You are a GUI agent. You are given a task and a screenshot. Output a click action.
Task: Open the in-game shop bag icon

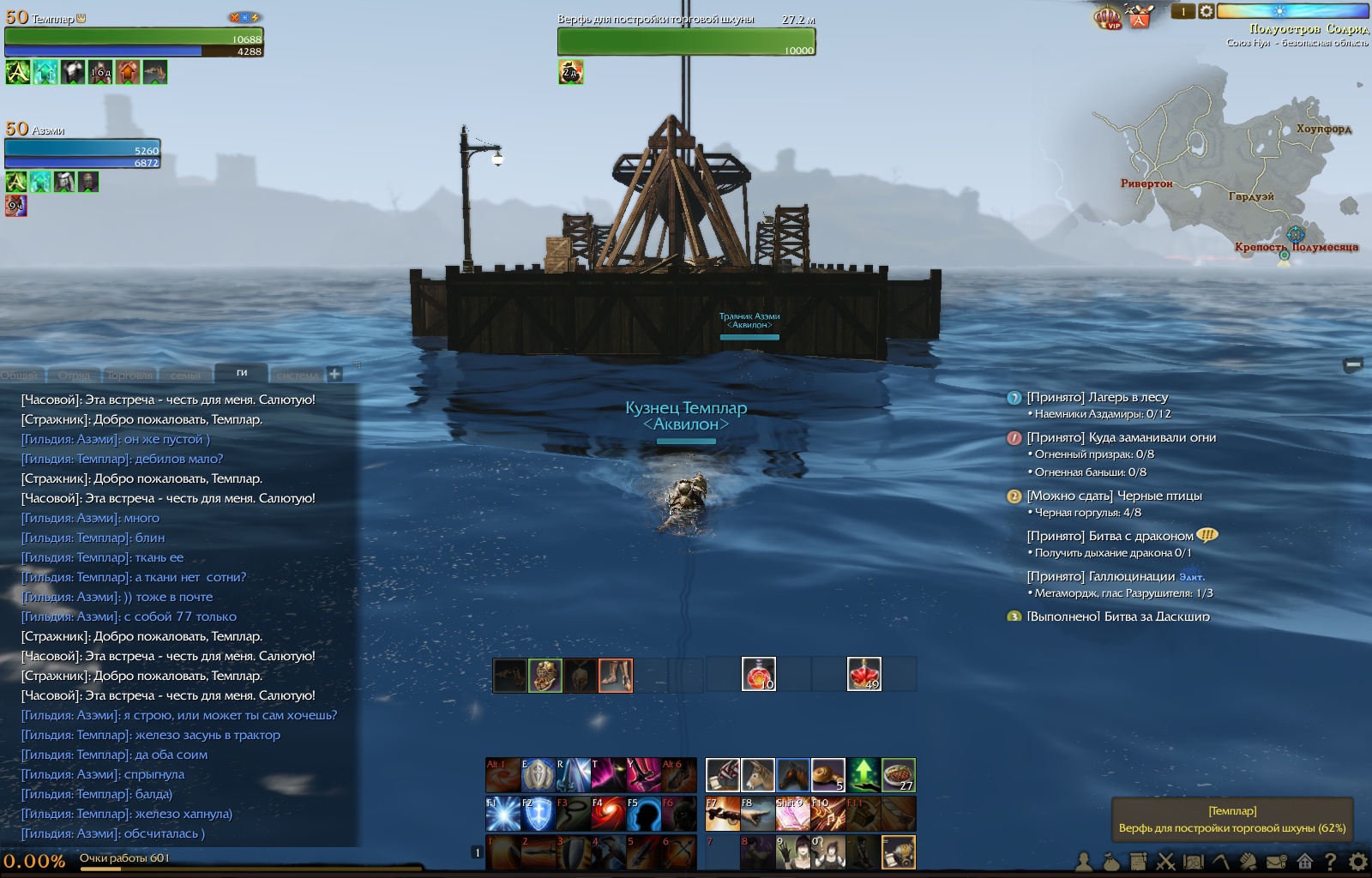click(1140, 17)
